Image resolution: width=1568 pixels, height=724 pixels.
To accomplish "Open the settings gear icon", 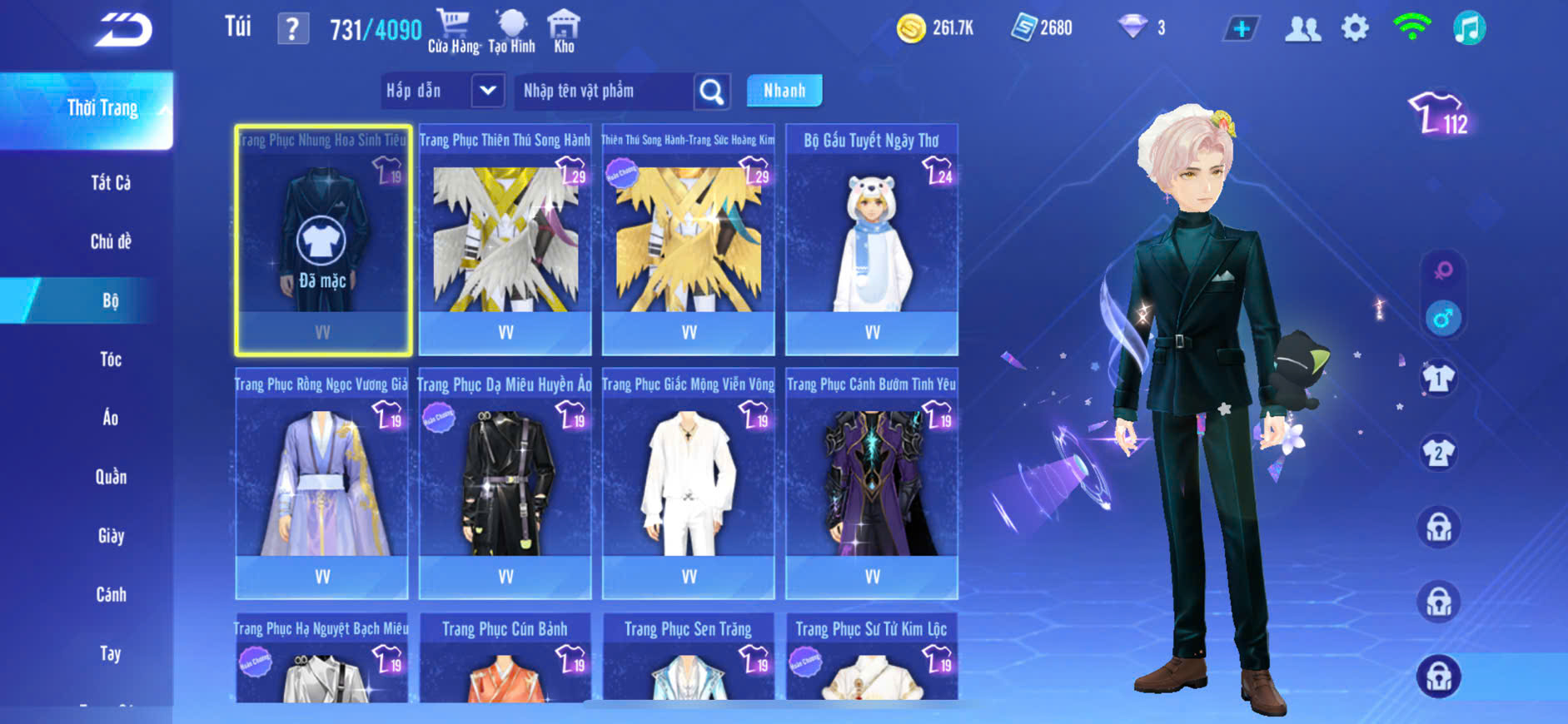I will point(1355,28).
